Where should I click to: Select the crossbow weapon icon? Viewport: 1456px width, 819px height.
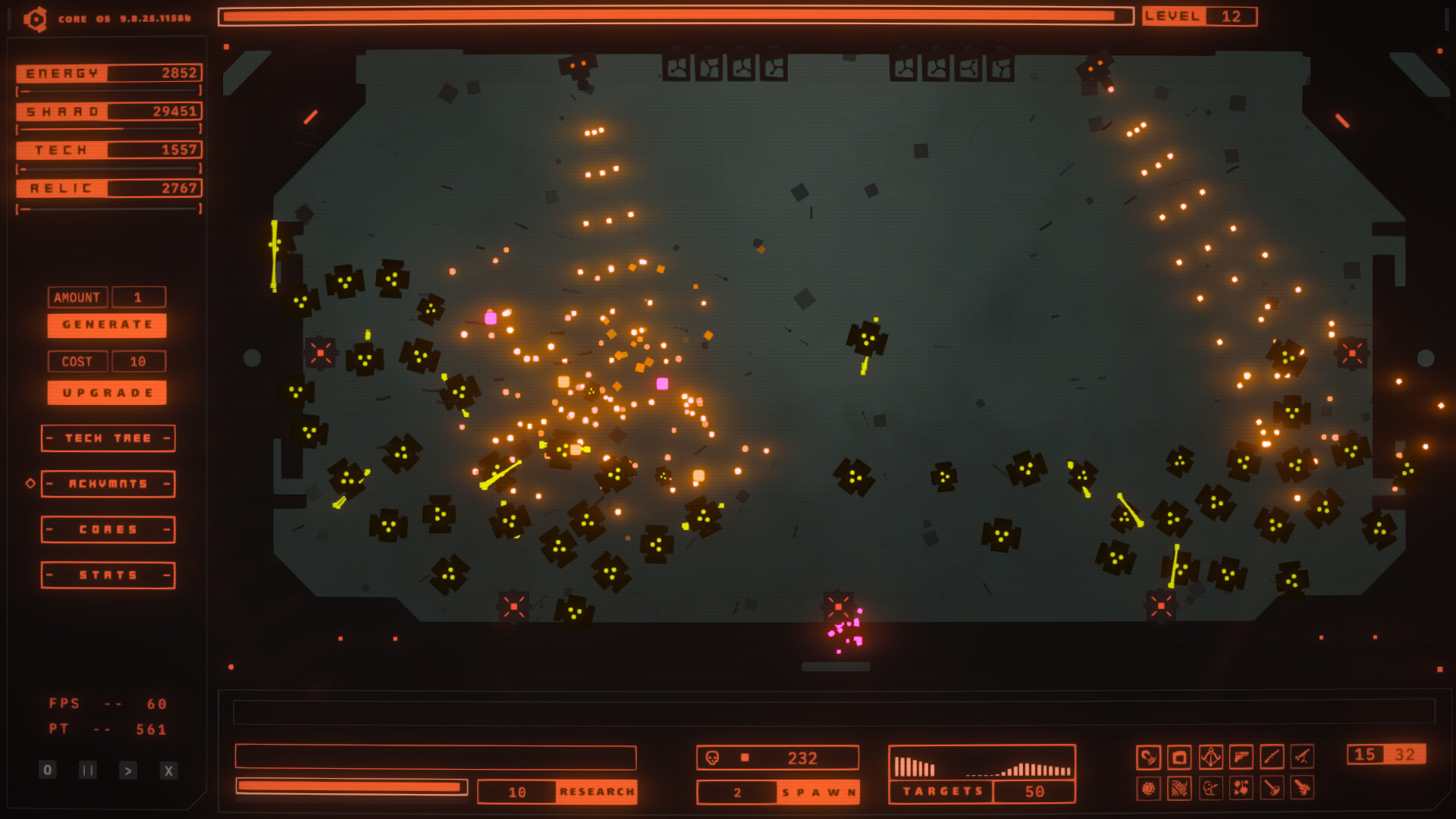coord(1210,757)
